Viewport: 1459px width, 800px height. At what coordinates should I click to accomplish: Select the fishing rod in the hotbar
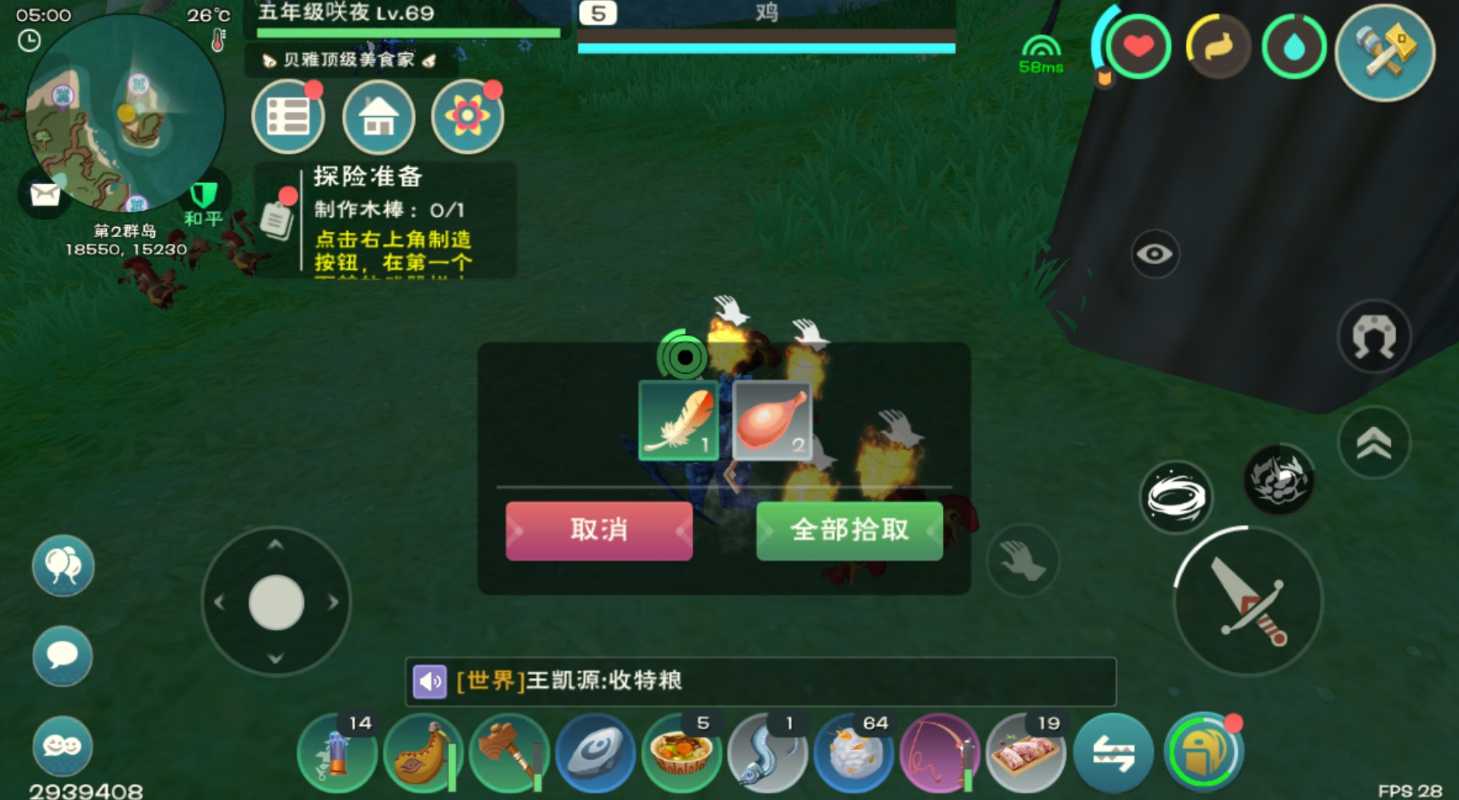(938, 752)
